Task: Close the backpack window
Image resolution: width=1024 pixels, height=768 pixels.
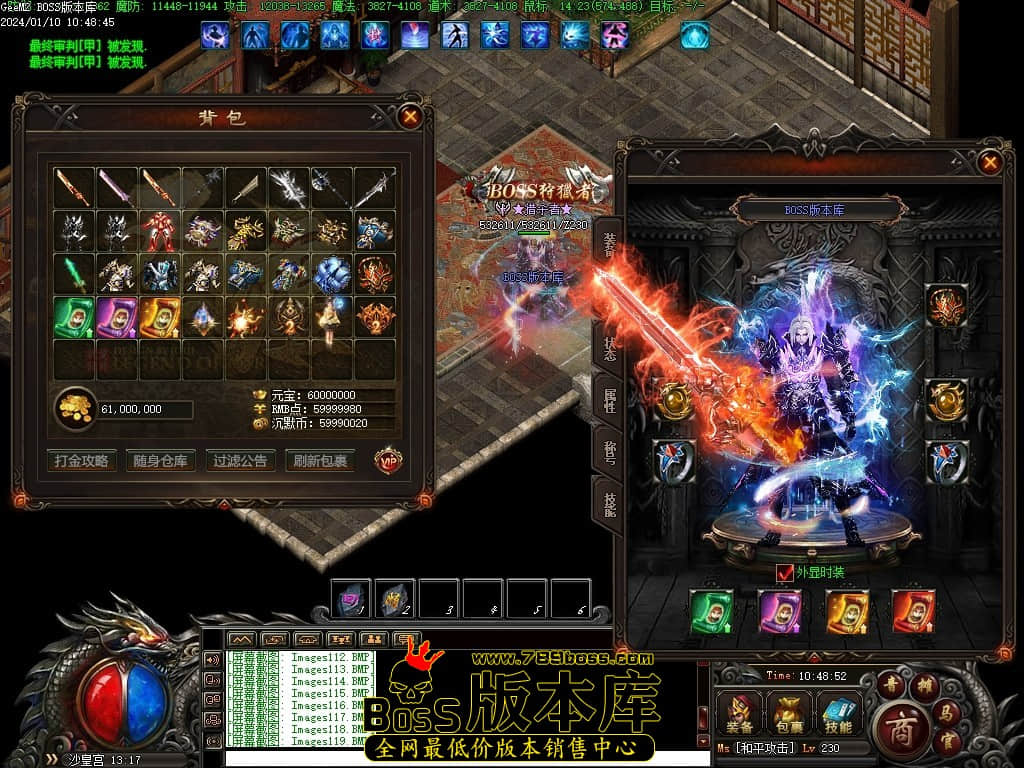Action: 410,117
